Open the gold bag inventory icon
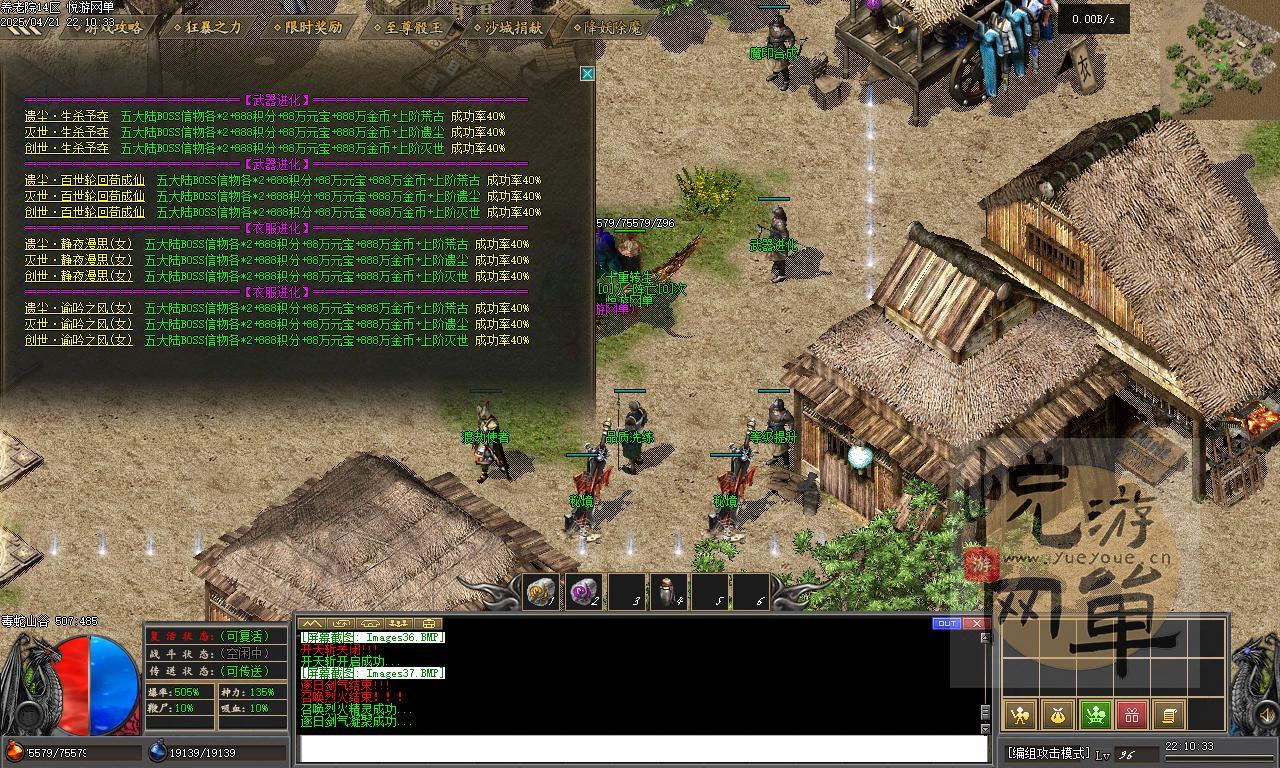 (x=1057, y=714)
